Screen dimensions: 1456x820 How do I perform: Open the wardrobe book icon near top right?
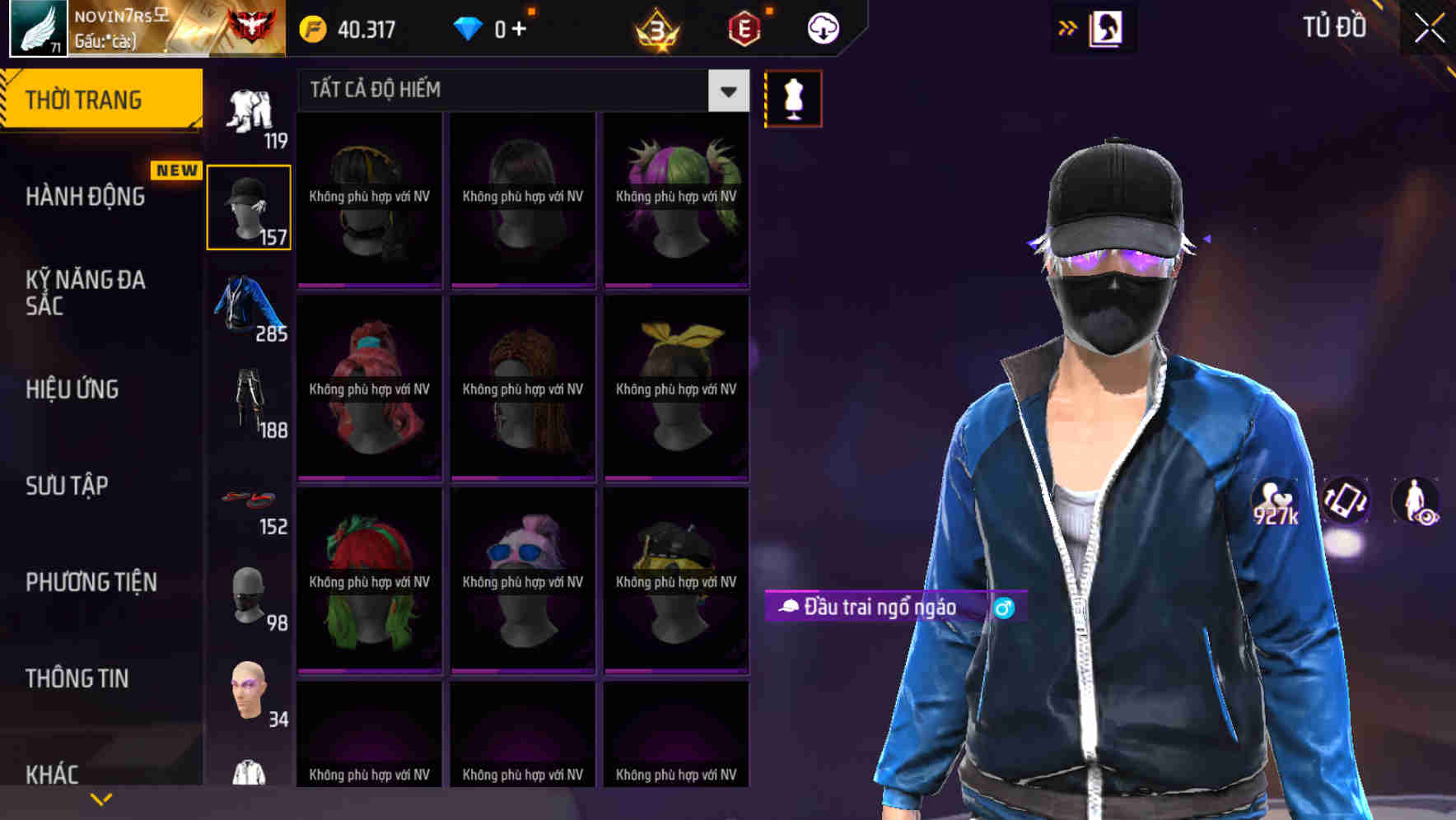[1107, 27]
